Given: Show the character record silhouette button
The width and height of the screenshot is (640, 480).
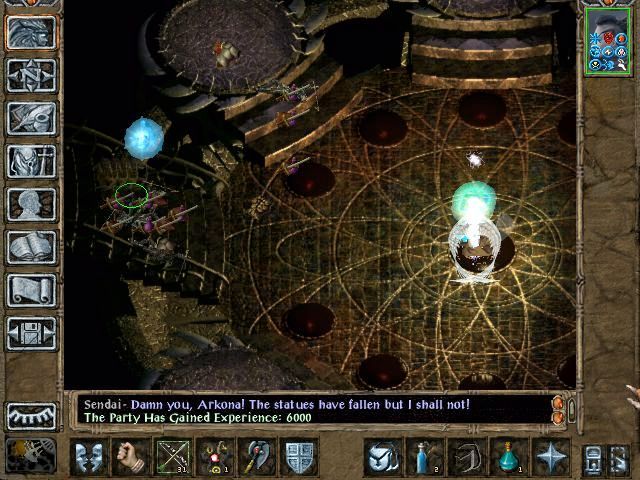Looking at the screenshot, I should (x=31, y=204).
